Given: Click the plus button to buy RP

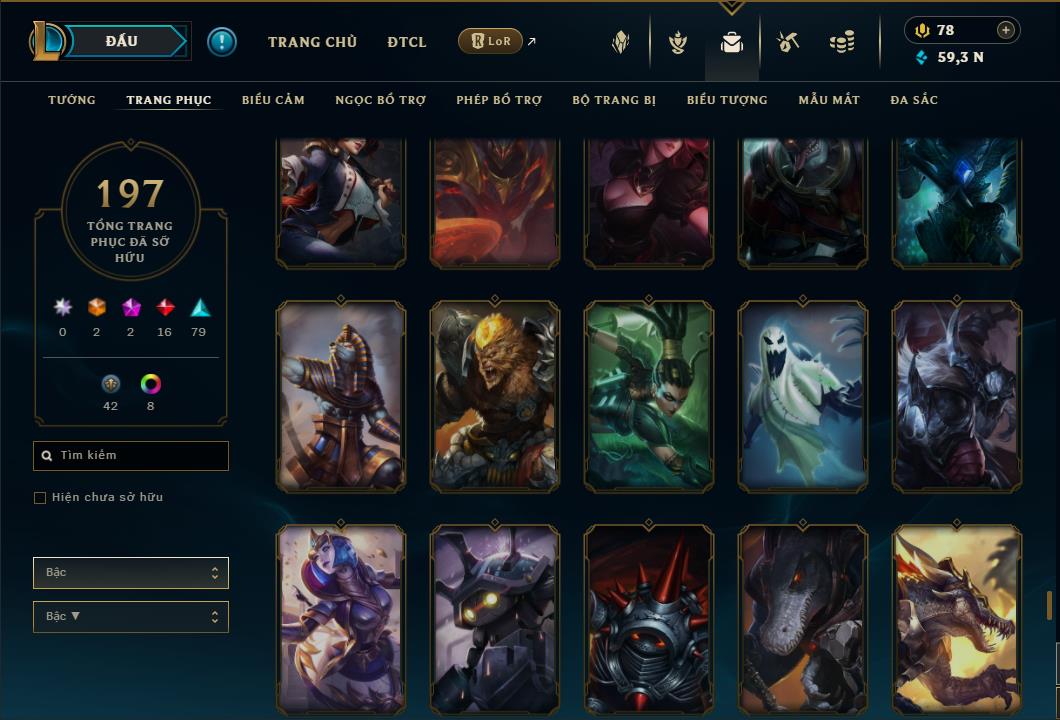Looking at the screenshot, I should 1006,30.
